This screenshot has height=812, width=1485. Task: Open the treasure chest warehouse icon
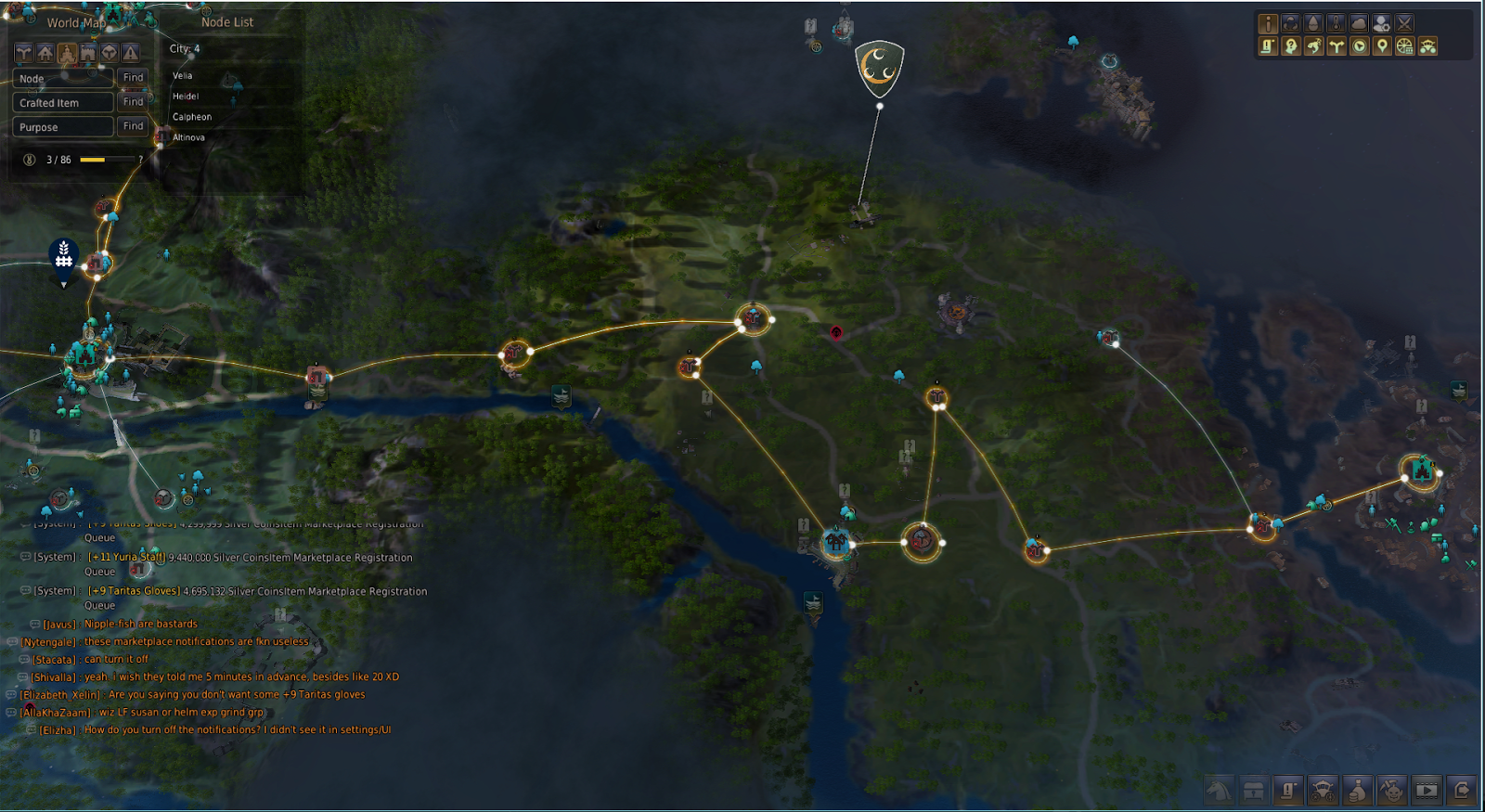point(1253,791)
